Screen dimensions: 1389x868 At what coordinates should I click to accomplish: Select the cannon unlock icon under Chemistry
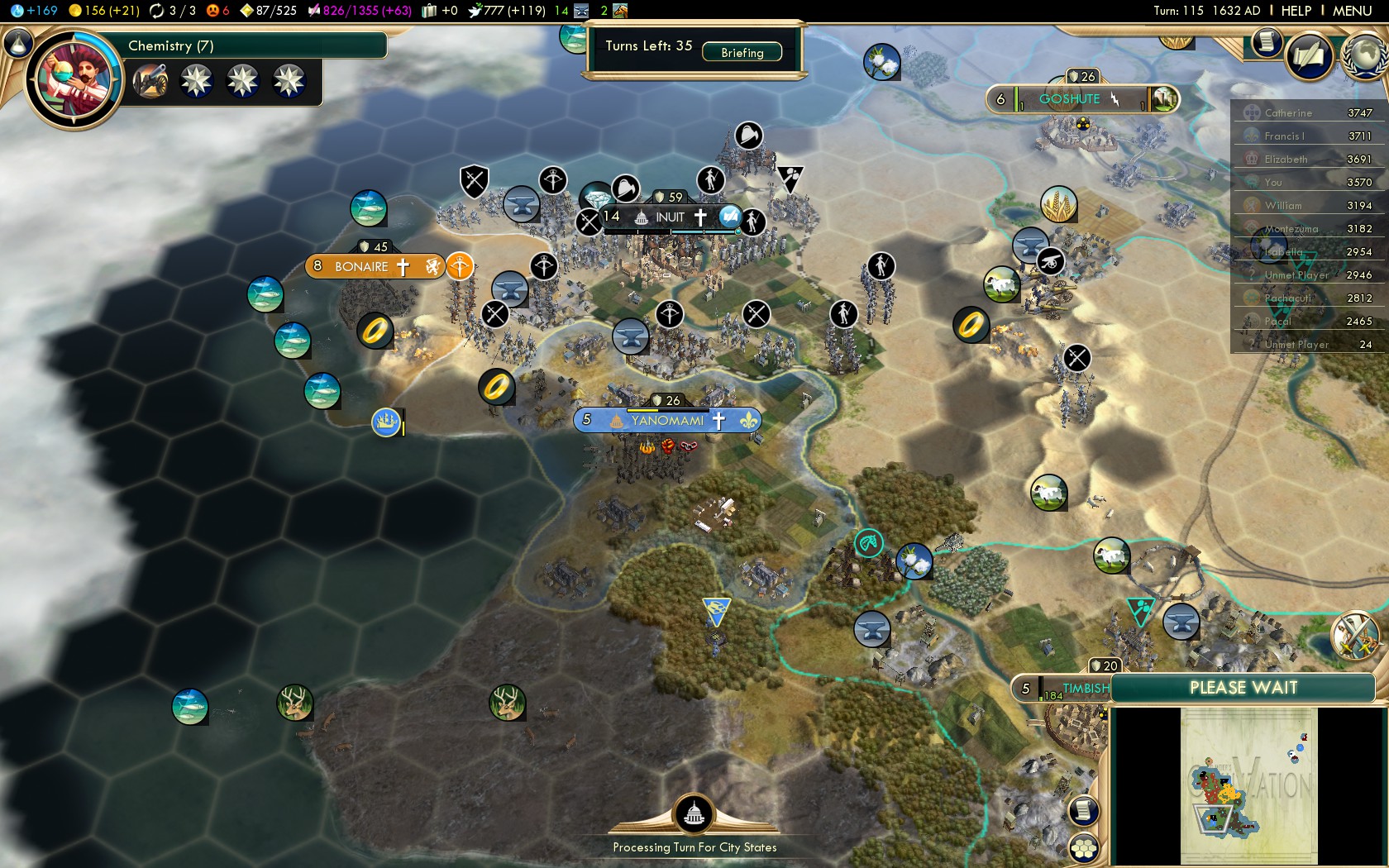[150, 81]
